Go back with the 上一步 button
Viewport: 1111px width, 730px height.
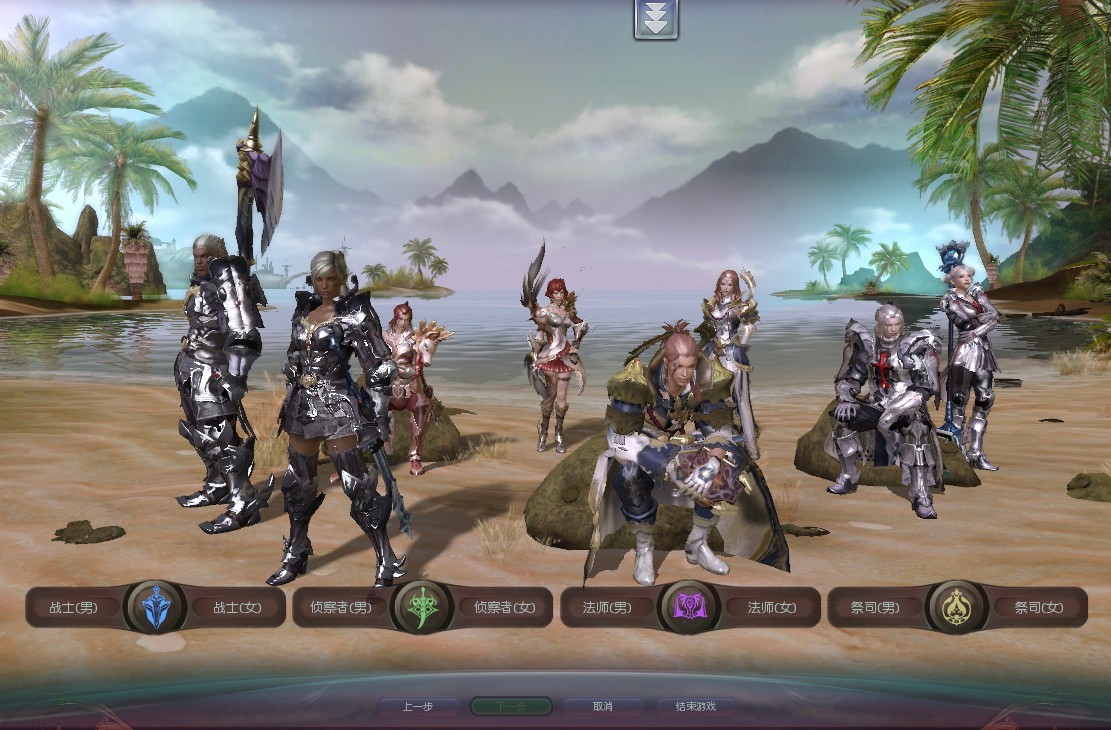pyautogui.click(x=418, y=706)
